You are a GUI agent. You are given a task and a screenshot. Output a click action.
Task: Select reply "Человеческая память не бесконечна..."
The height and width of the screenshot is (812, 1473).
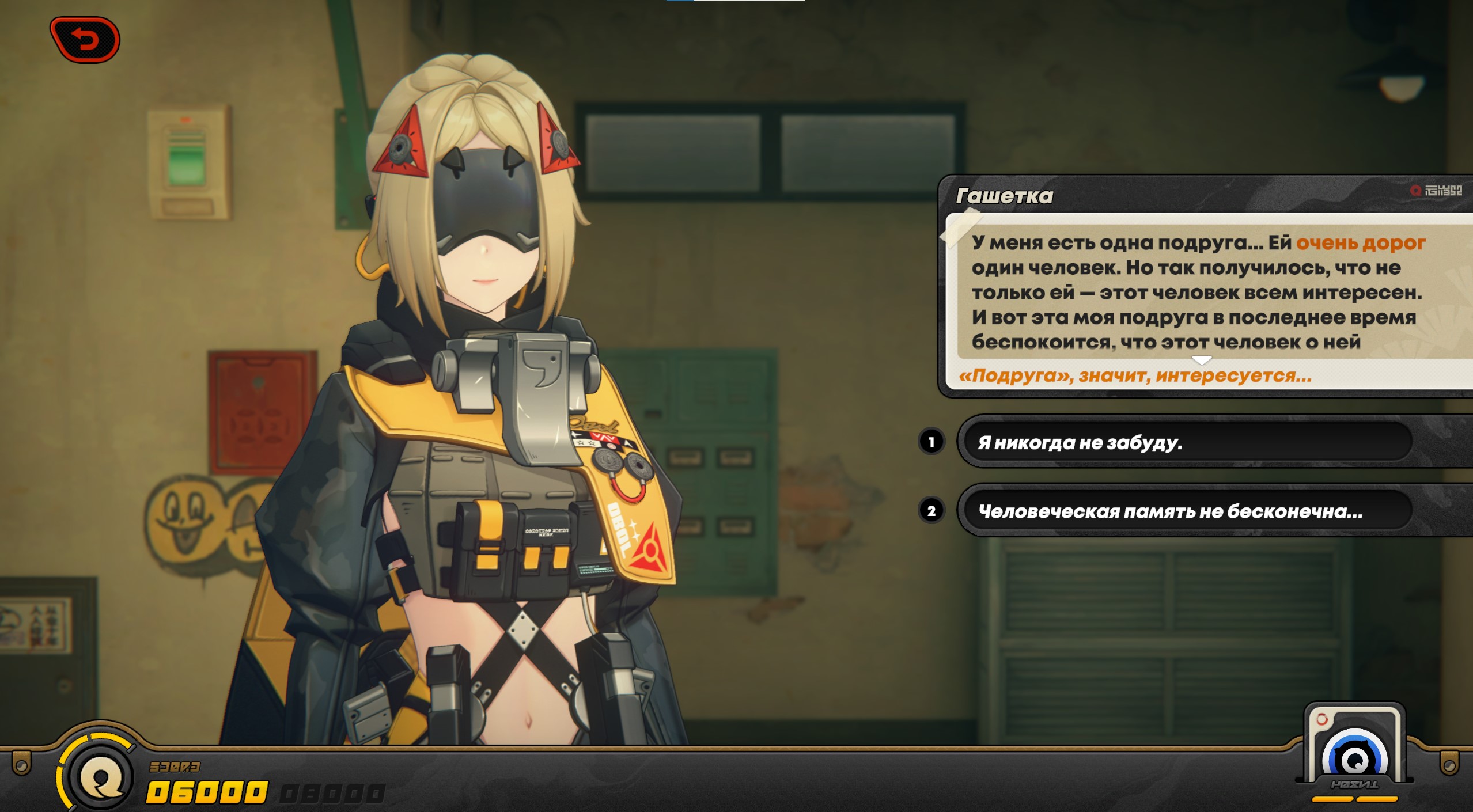coord(1187,511)
